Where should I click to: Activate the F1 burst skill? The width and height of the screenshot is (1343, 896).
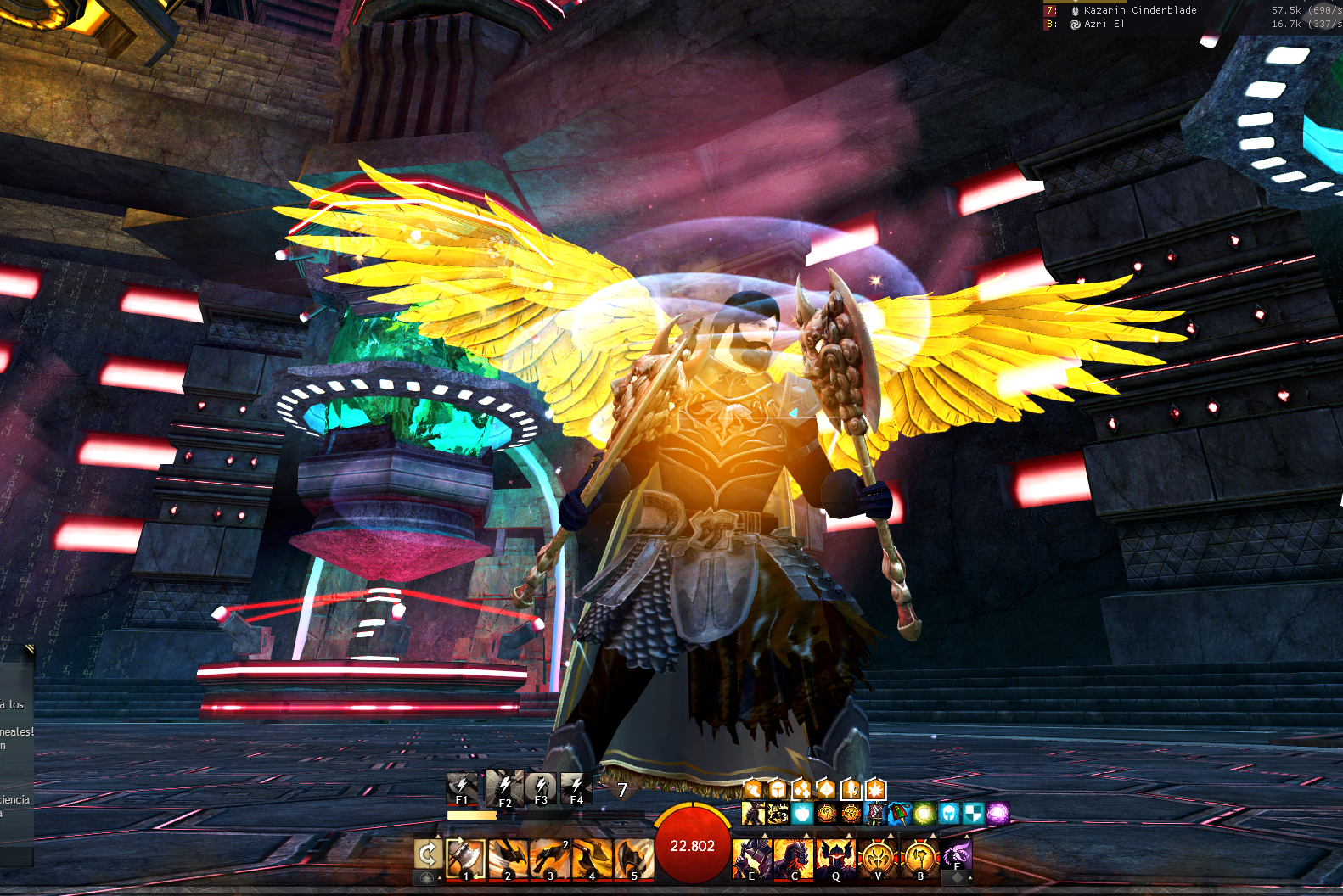click(x=462, y=788)
